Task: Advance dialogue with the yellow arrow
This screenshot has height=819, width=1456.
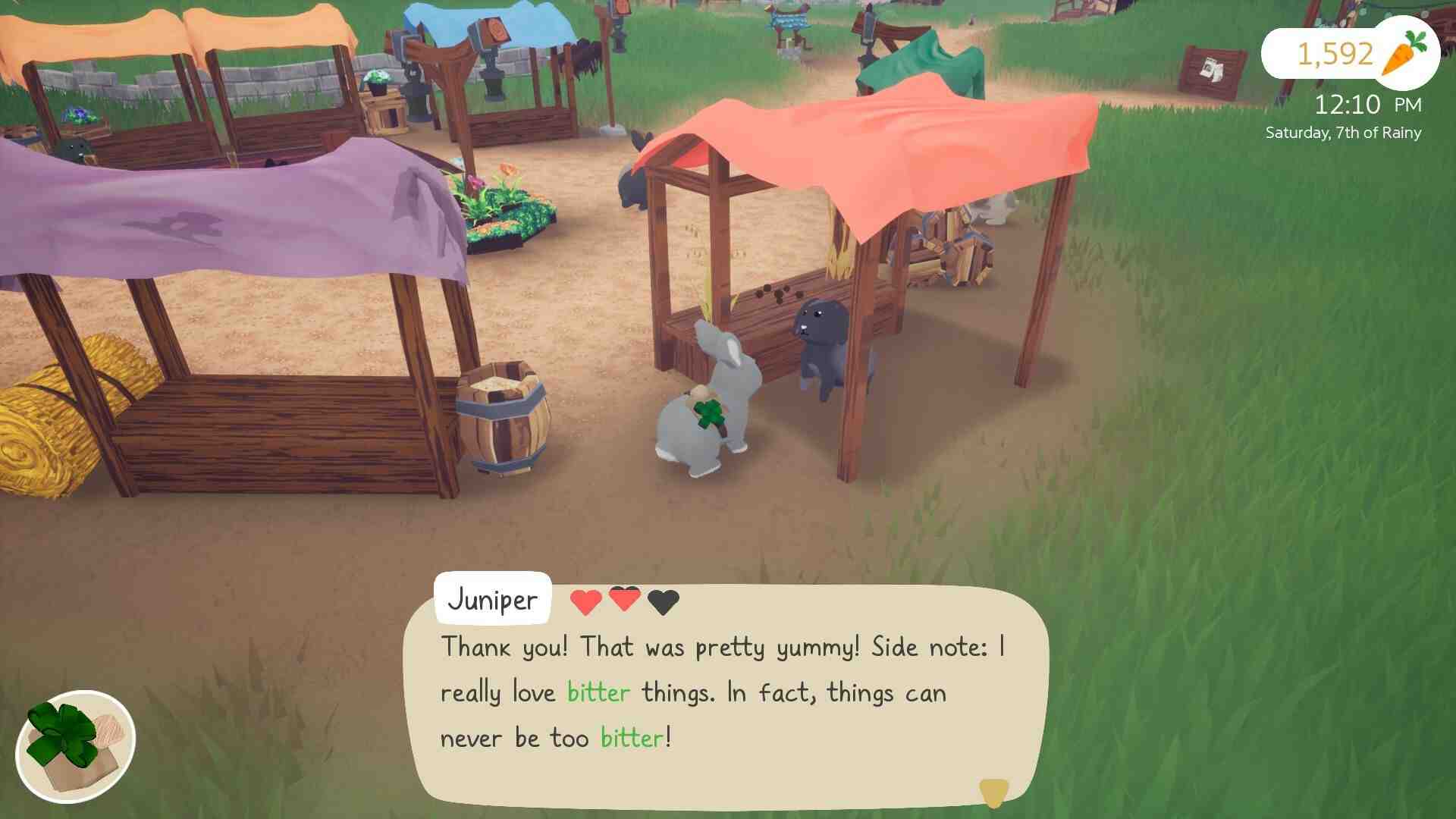Action: [x=993, y=792]
